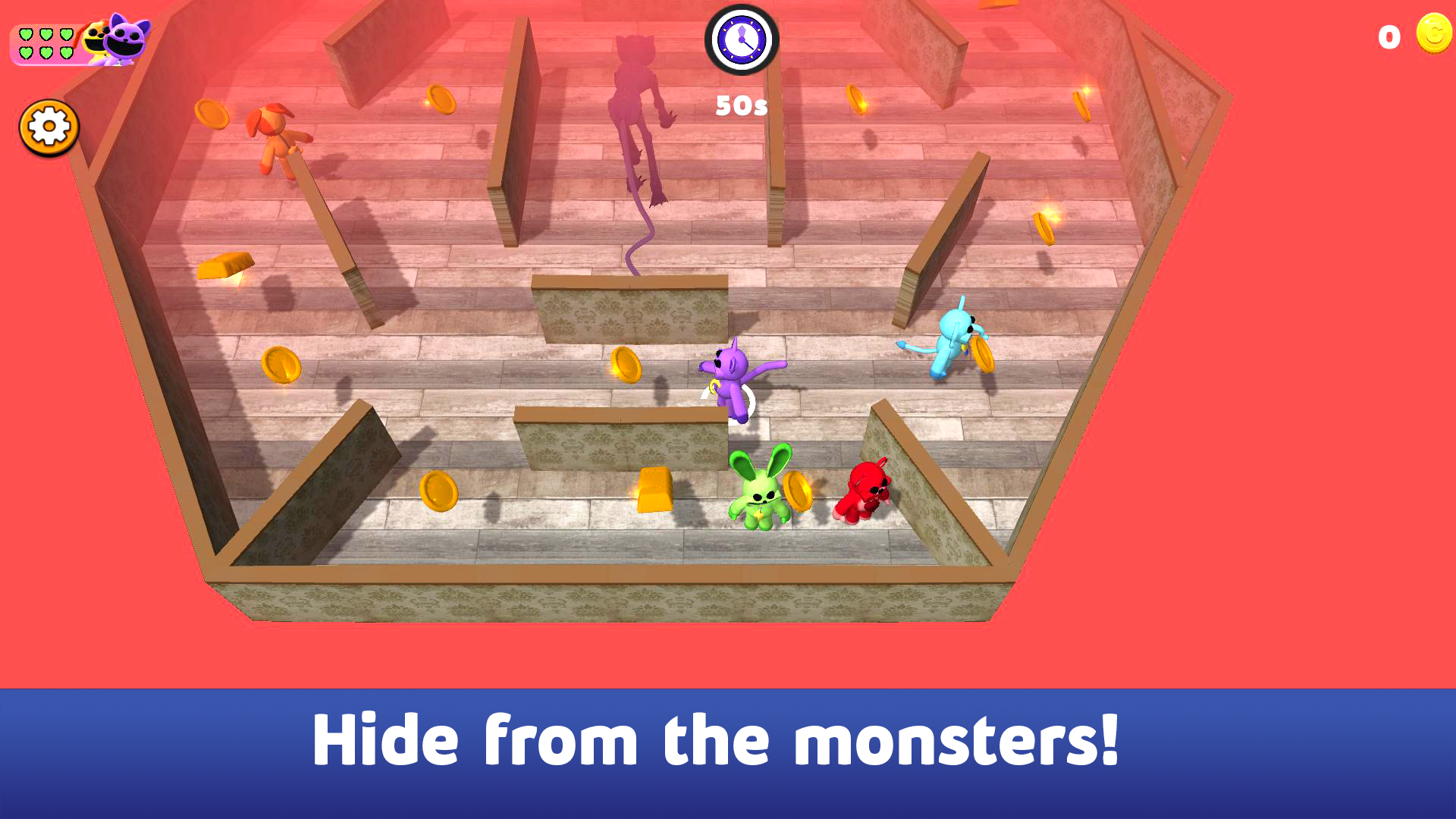This screenshot has height=819, width=1456.
Task: Tap the purple CatNap character portrait
Action: tap(121, 37)
